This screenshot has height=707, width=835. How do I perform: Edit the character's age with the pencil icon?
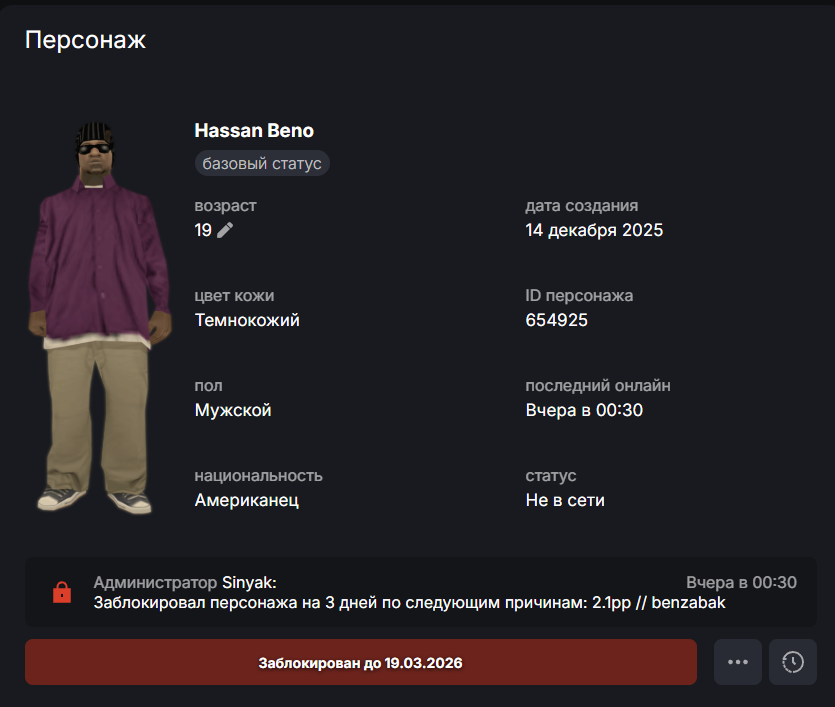(x=225, y=231)
